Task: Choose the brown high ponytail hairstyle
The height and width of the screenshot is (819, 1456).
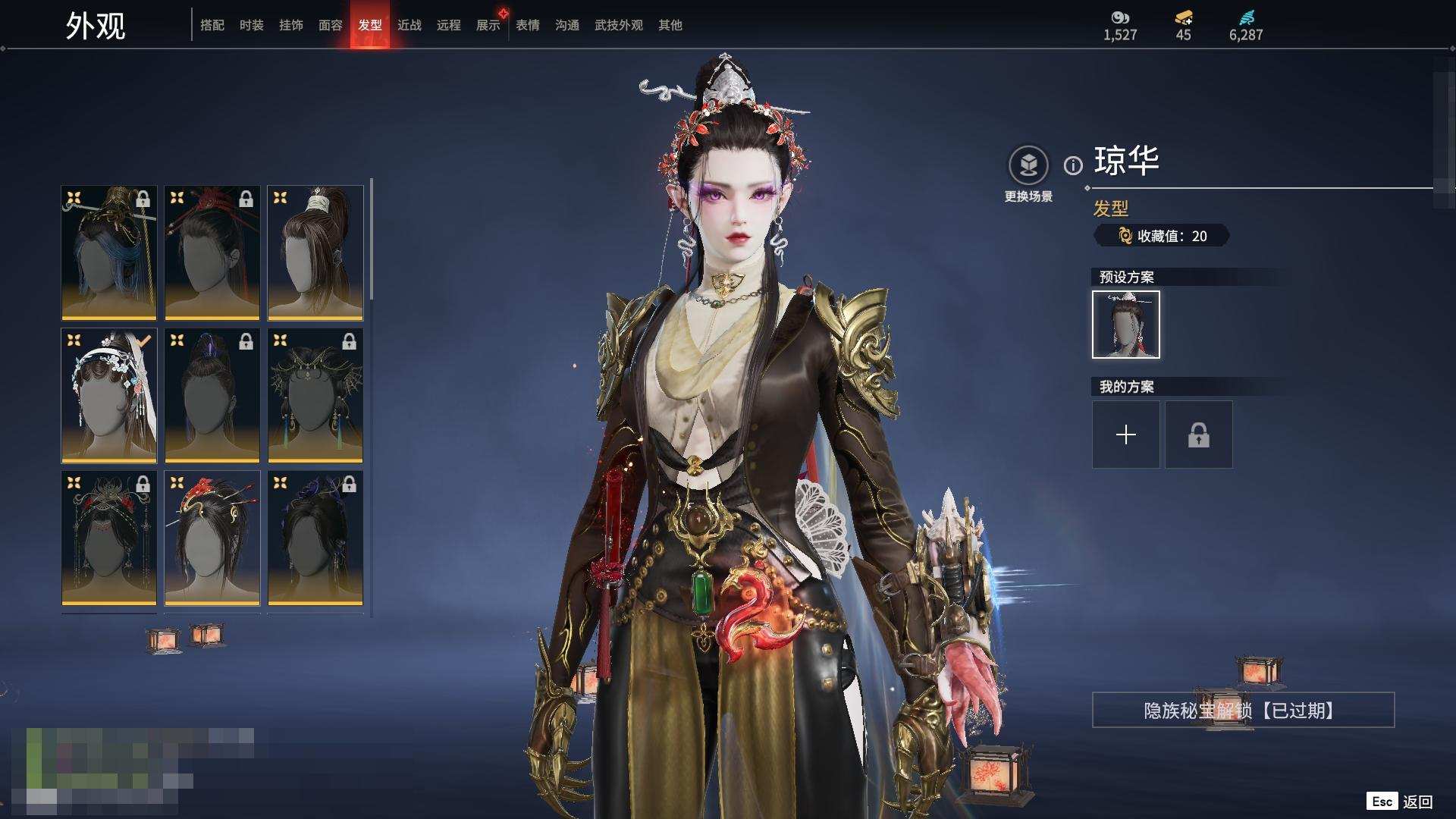Action: click(315, 253)
